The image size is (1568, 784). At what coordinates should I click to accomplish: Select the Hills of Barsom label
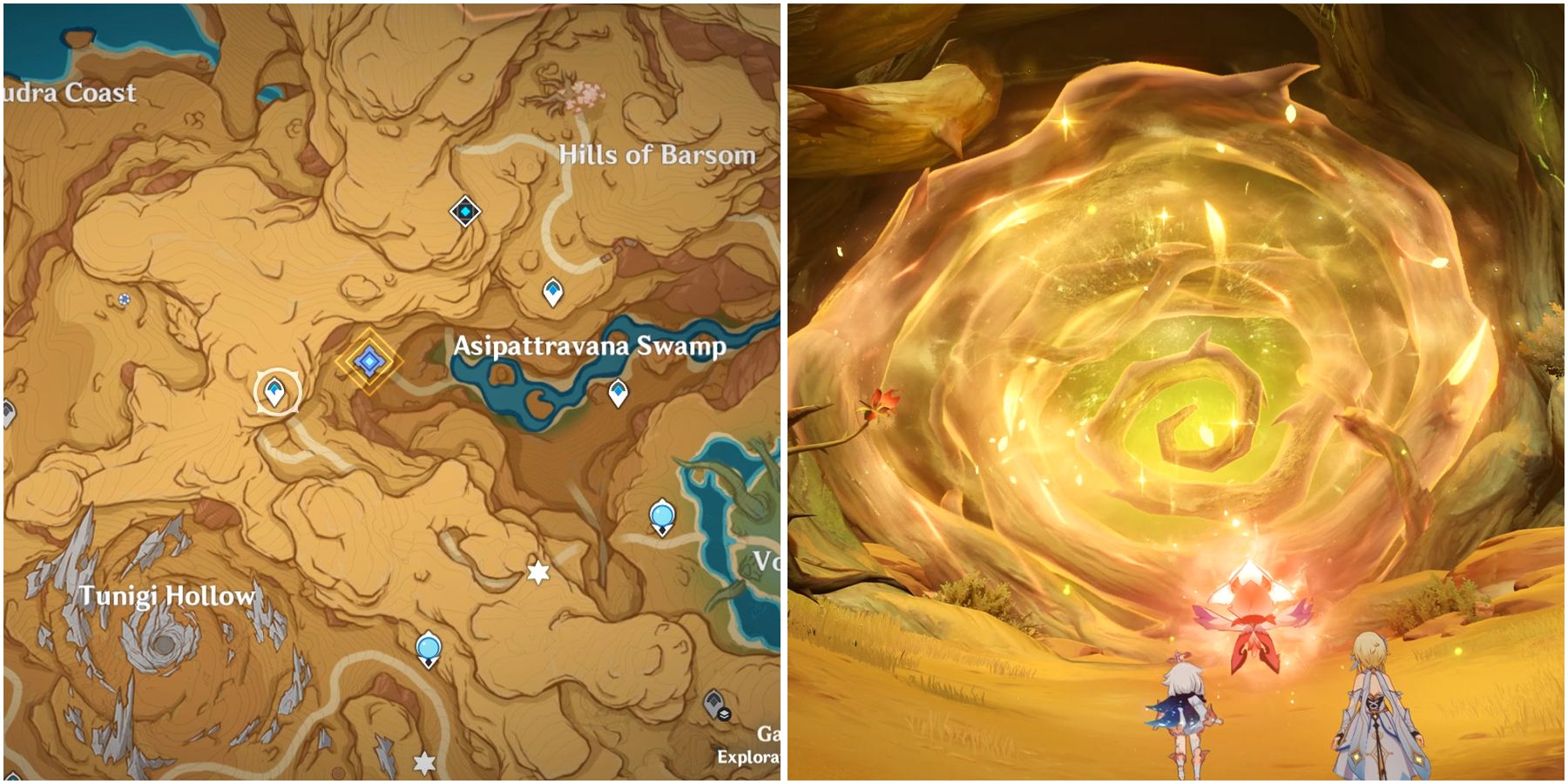(657, 154)
